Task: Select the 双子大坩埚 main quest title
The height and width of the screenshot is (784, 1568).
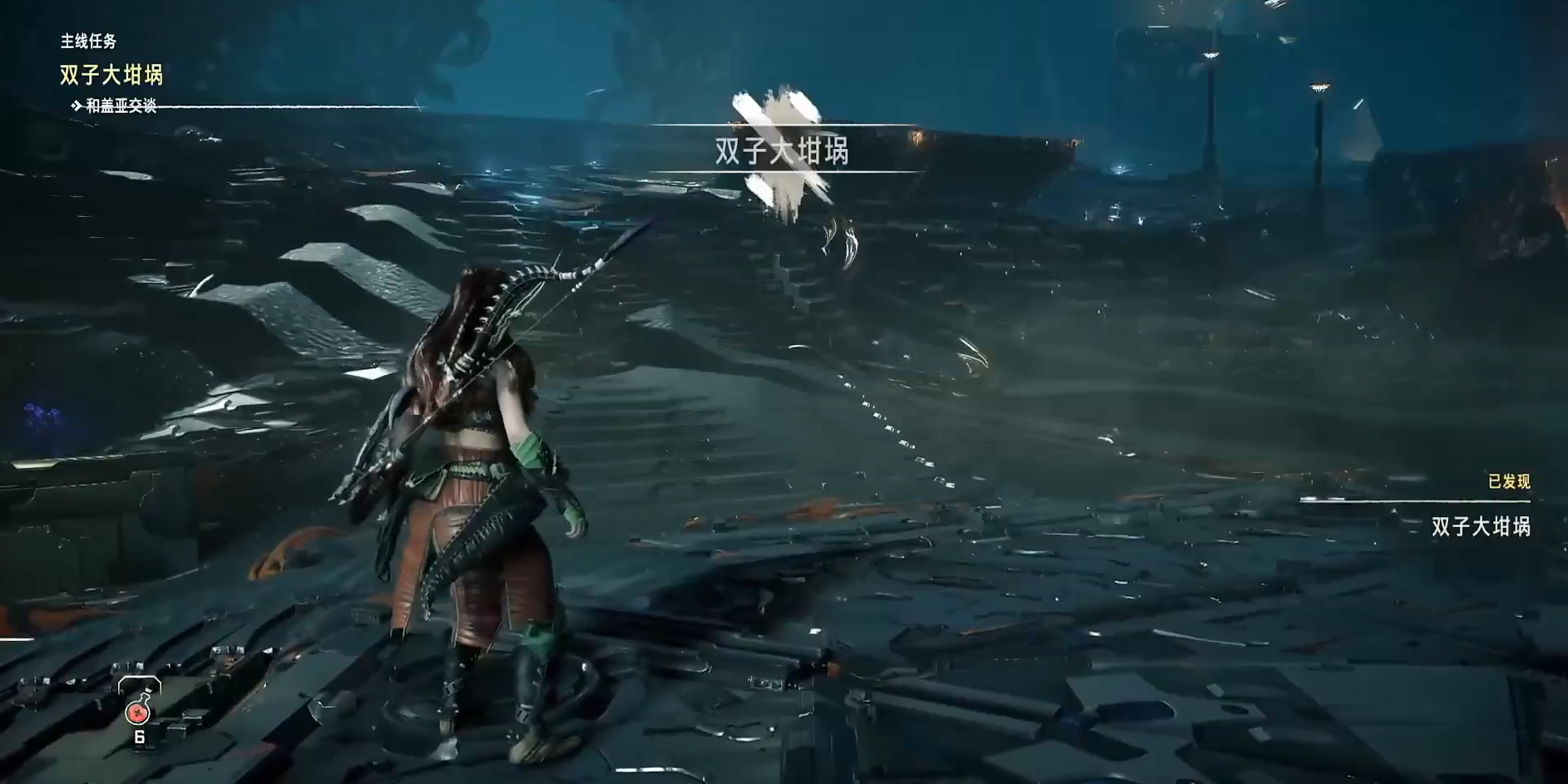Action: point(111,75)
